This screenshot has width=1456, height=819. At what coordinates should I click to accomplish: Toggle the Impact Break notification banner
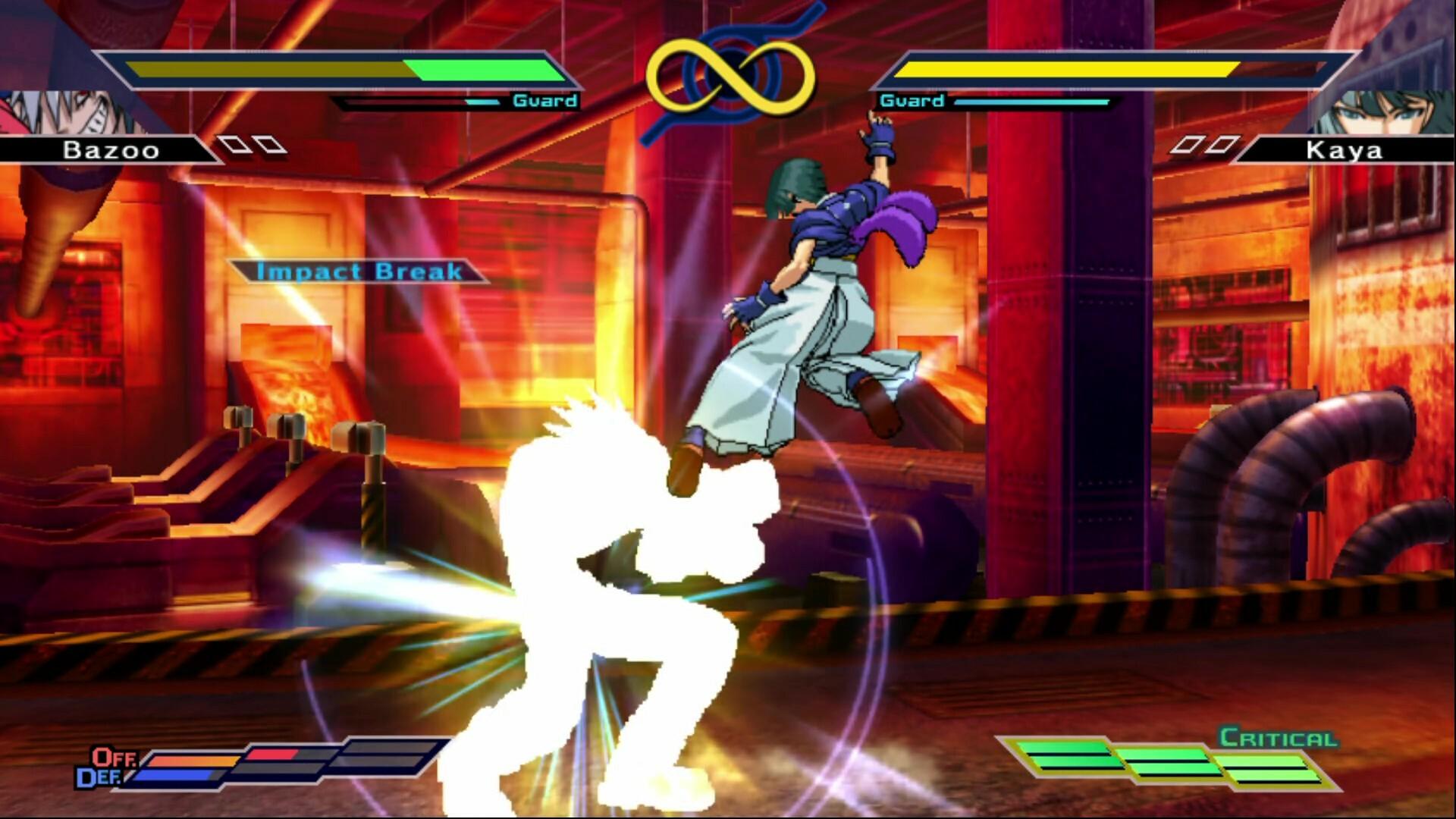pyautogui.click(x=358, y=271)
